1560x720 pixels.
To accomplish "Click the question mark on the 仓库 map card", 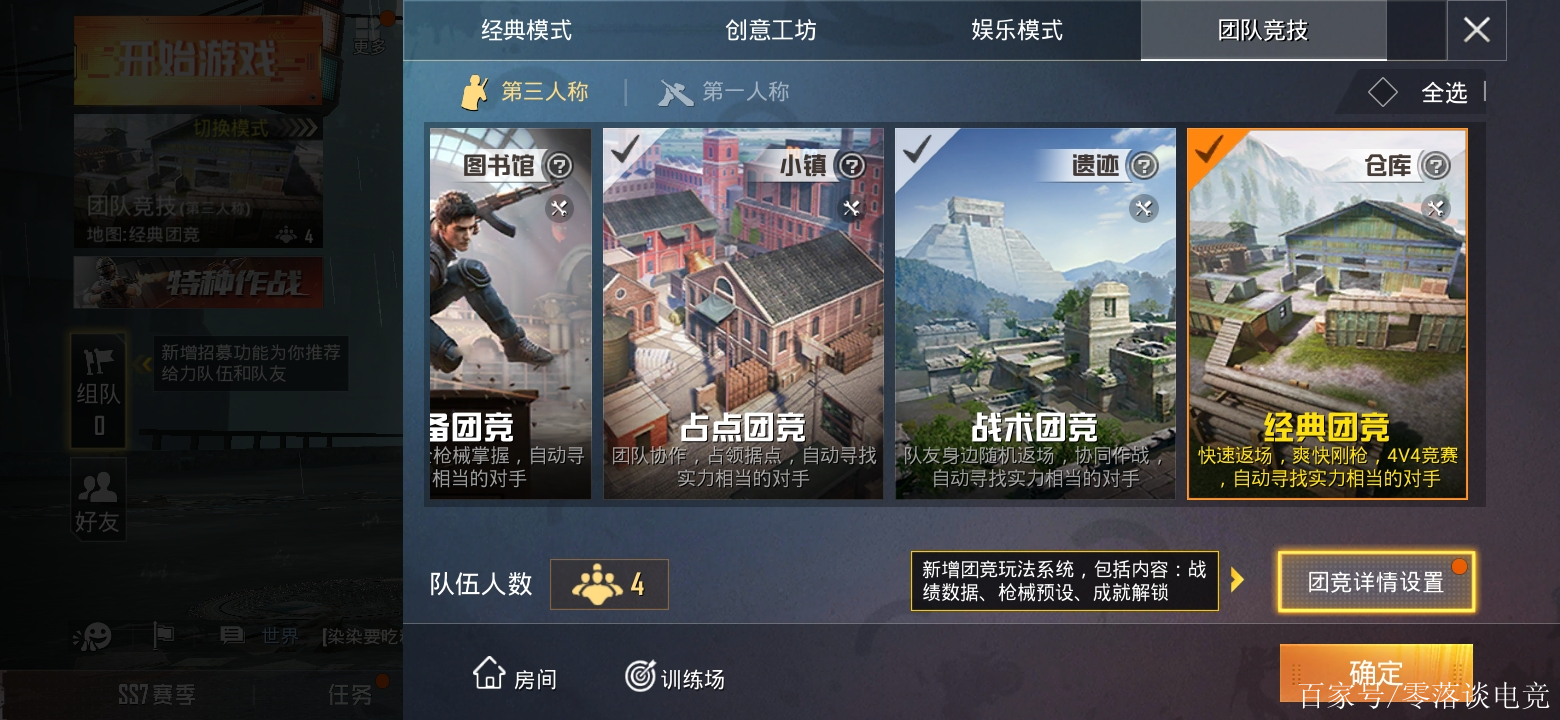I will [1438, 167].
